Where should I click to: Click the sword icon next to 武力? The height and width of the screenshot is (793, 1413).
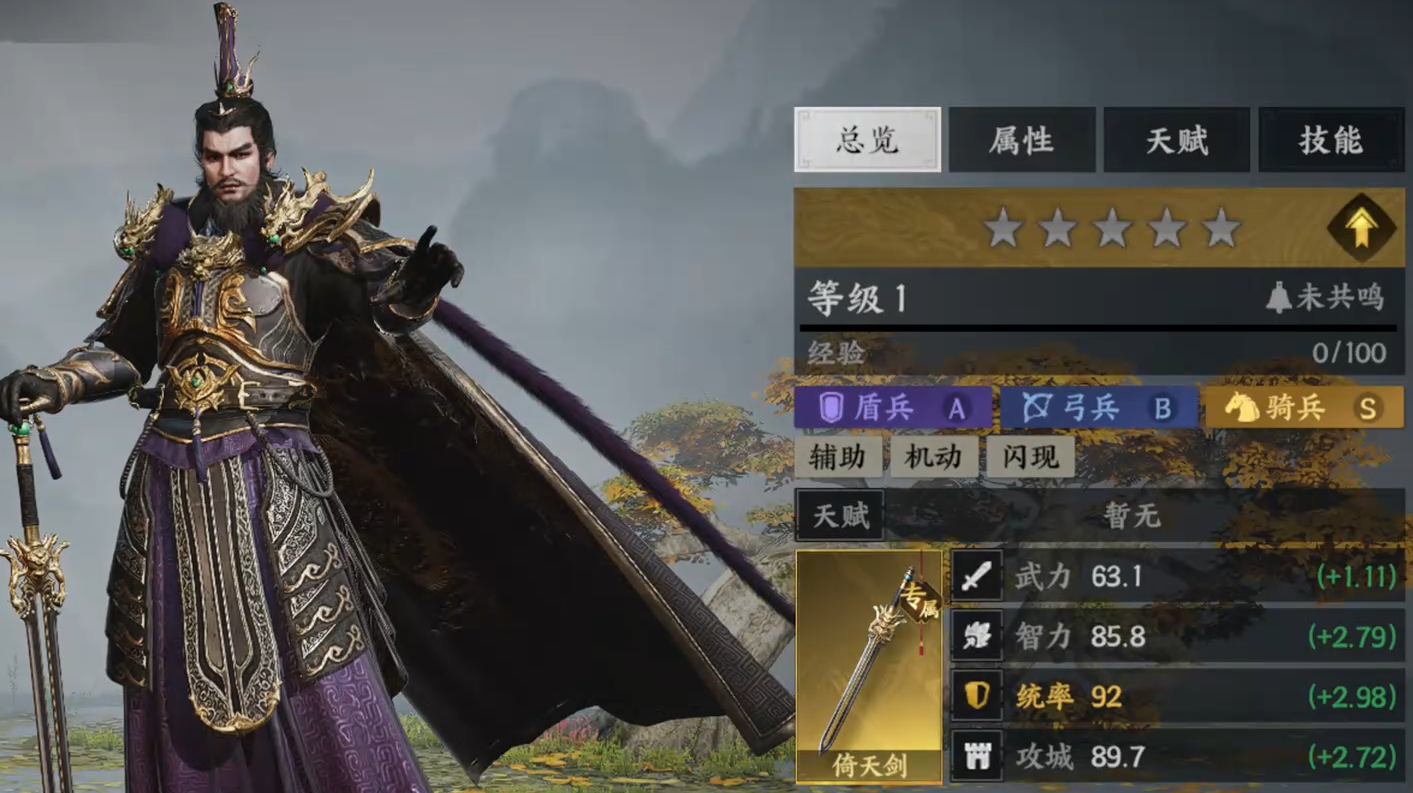pyautogui.click(x=977, y=576)
